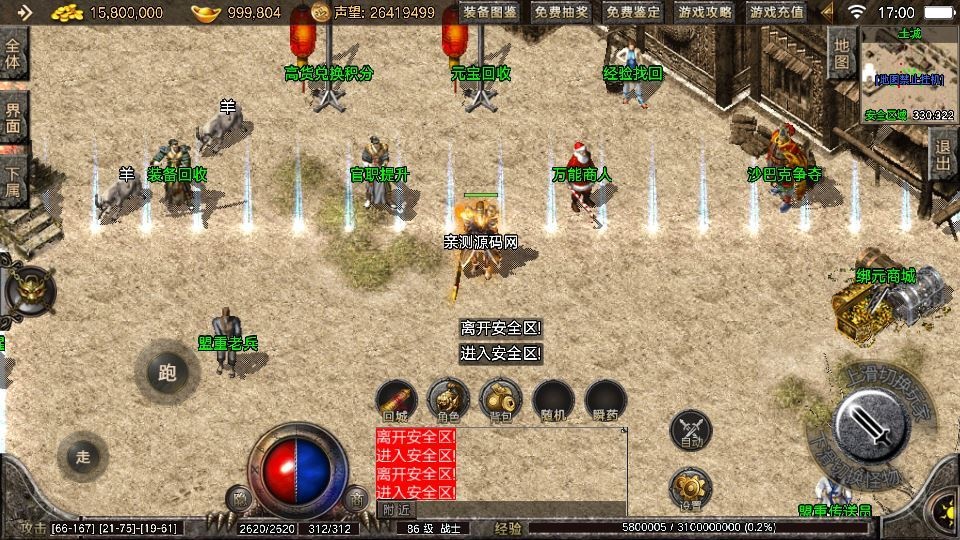This screenshot has width=960, height=540.
Task: Collapse the top menu with the arrow
Action: pos(826,13)
